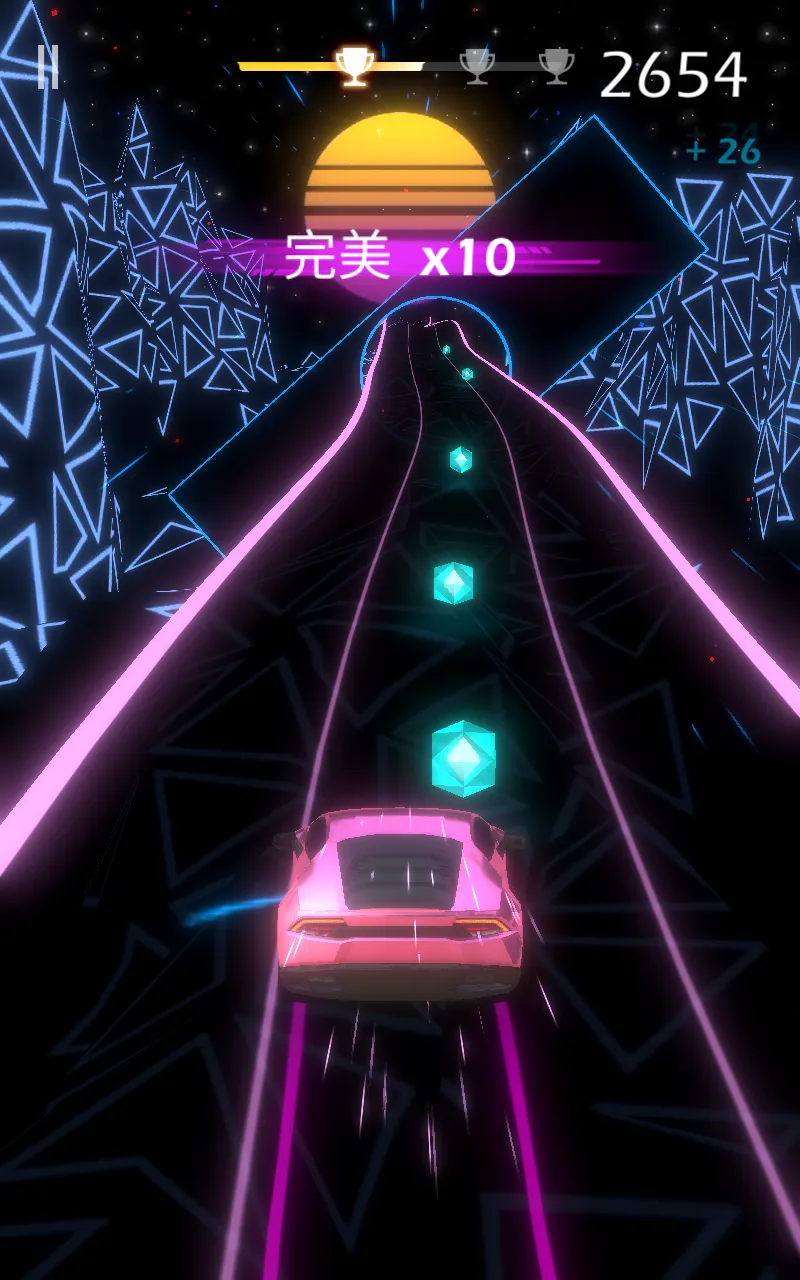Image resolution: width=800 pixels, height=1280 pixels.
Task: Pause the game with the pause button
Action: pos(47,67)
